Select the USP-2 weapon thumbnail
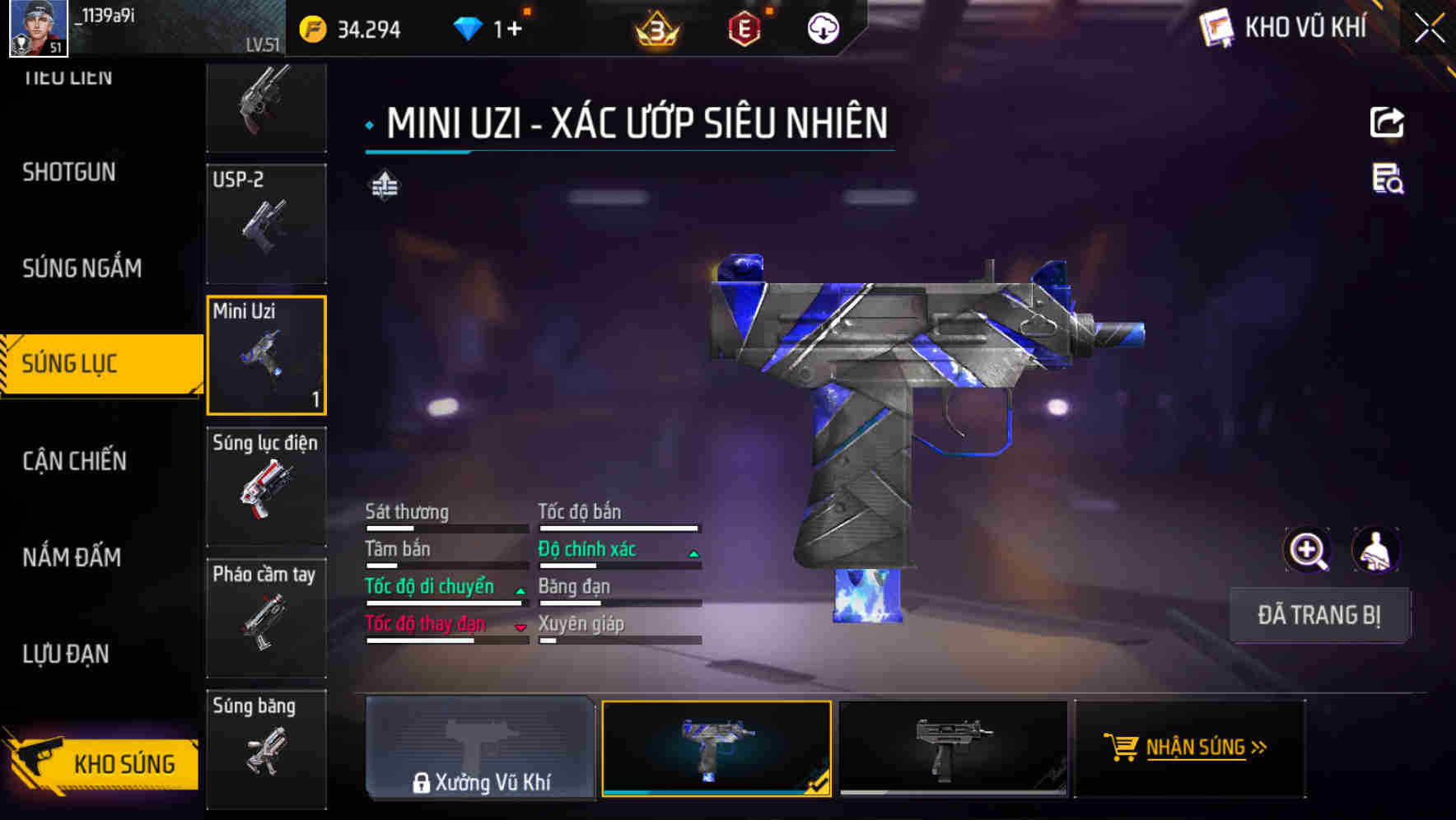The image size is (1456, 820). point(266,224)
